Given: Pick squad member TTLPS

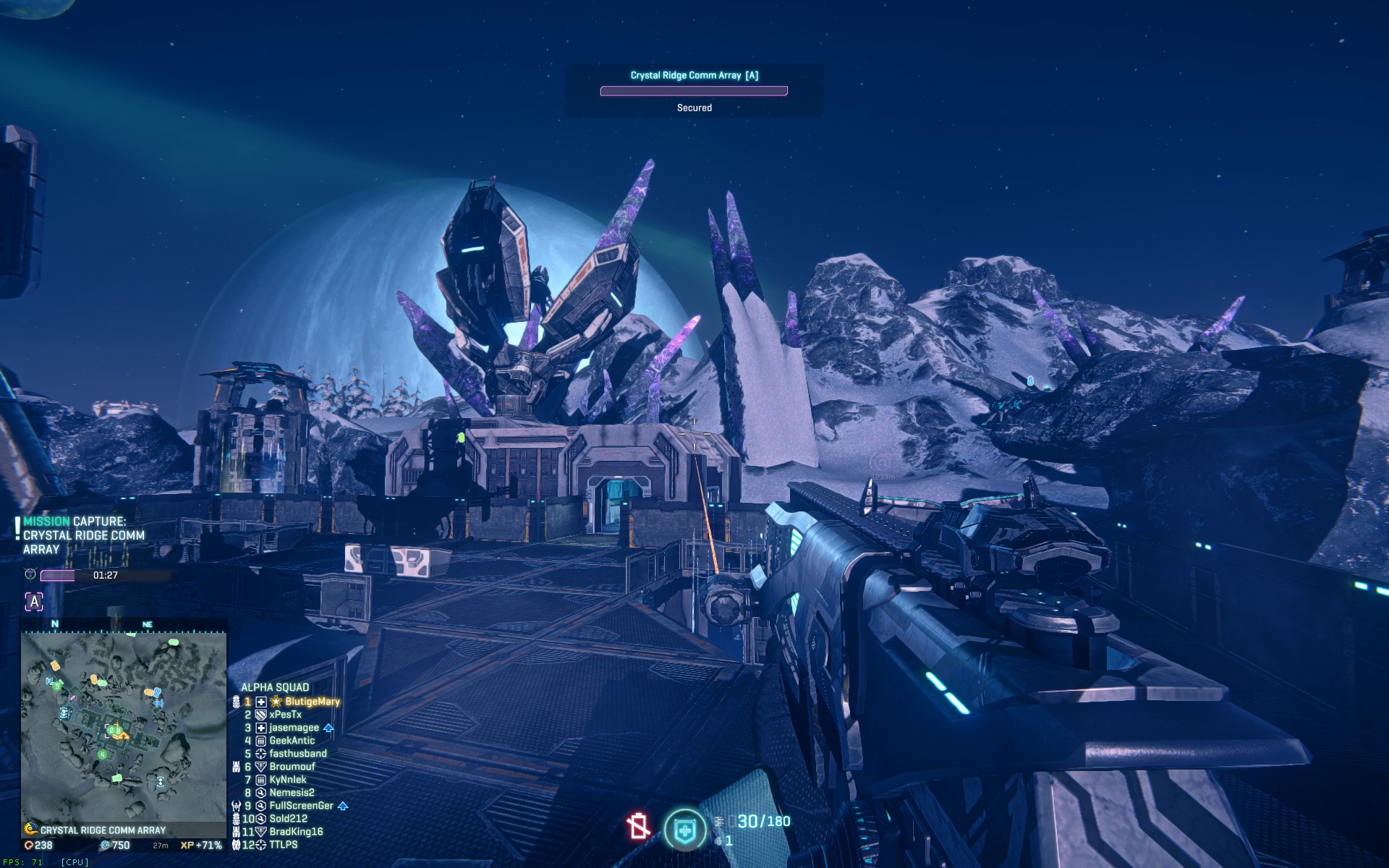Looking at the screenshot, I should tap(283, 845).
